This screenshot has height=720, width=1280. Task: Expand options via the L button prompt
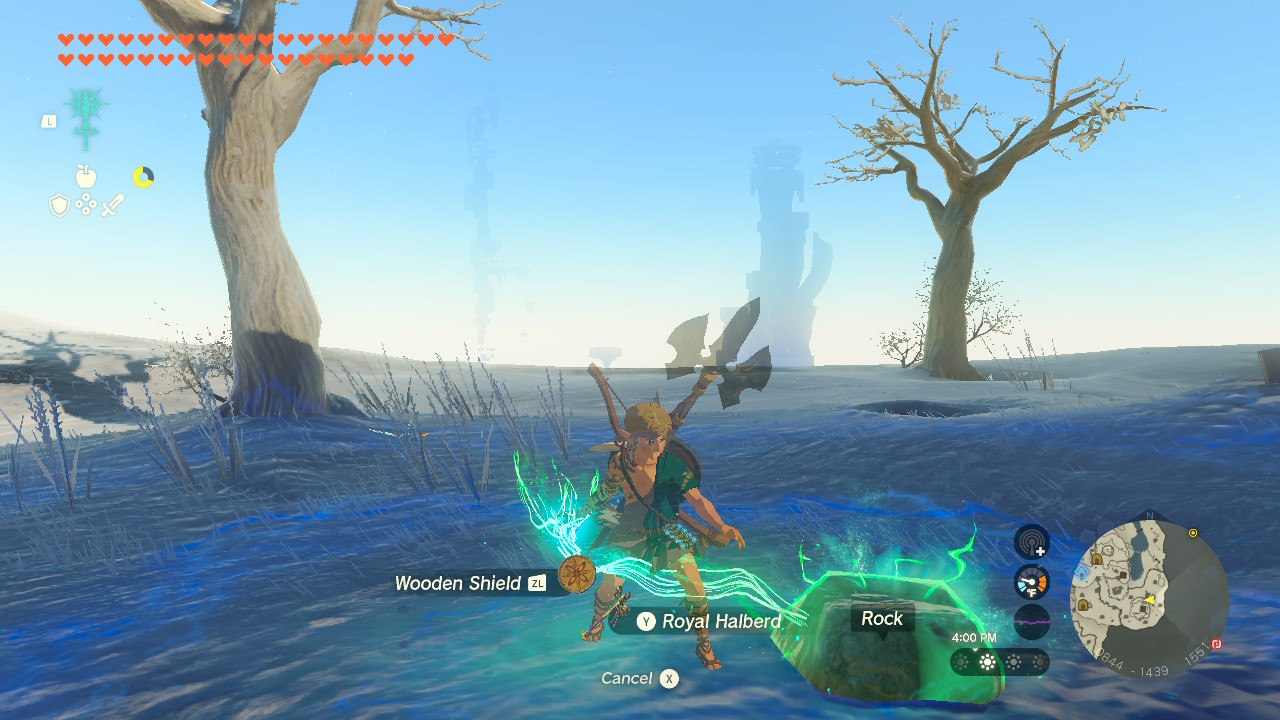[49, 121]
